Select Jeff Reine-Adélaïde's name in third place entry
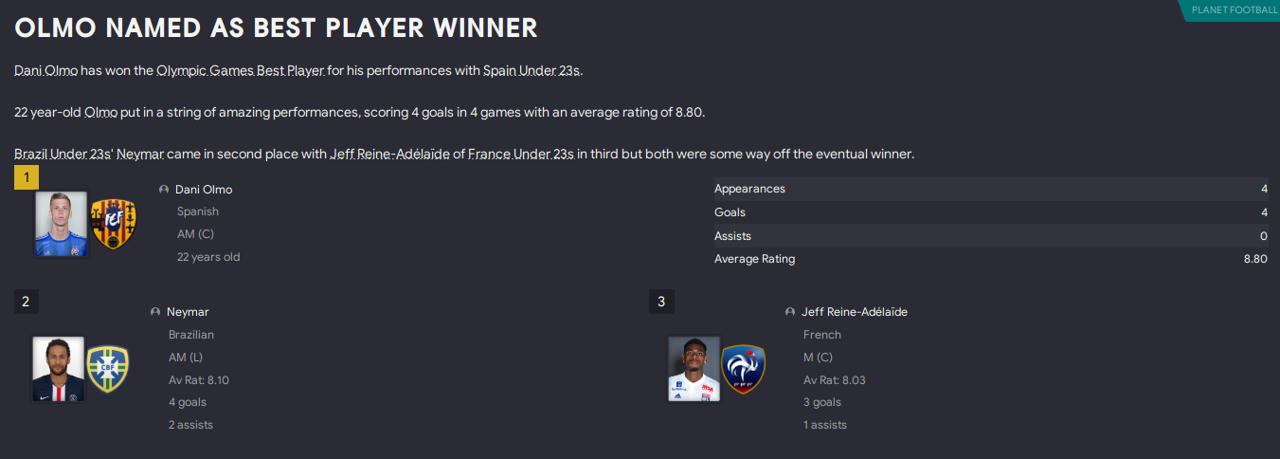The height and width of the screenshot is (459, 1280). 854,312
